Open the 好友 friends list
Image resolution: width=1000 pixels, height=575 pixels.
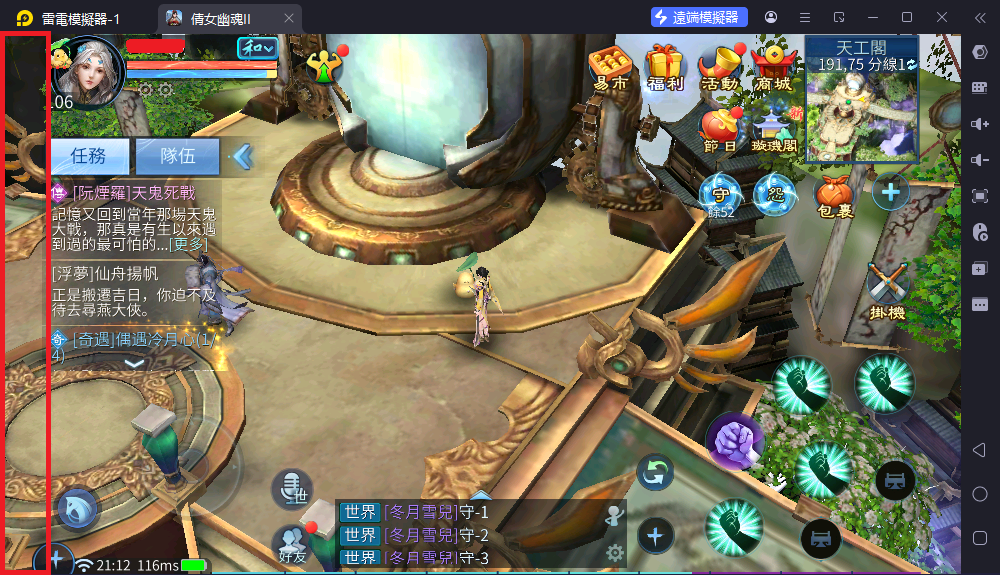(293, 544)
